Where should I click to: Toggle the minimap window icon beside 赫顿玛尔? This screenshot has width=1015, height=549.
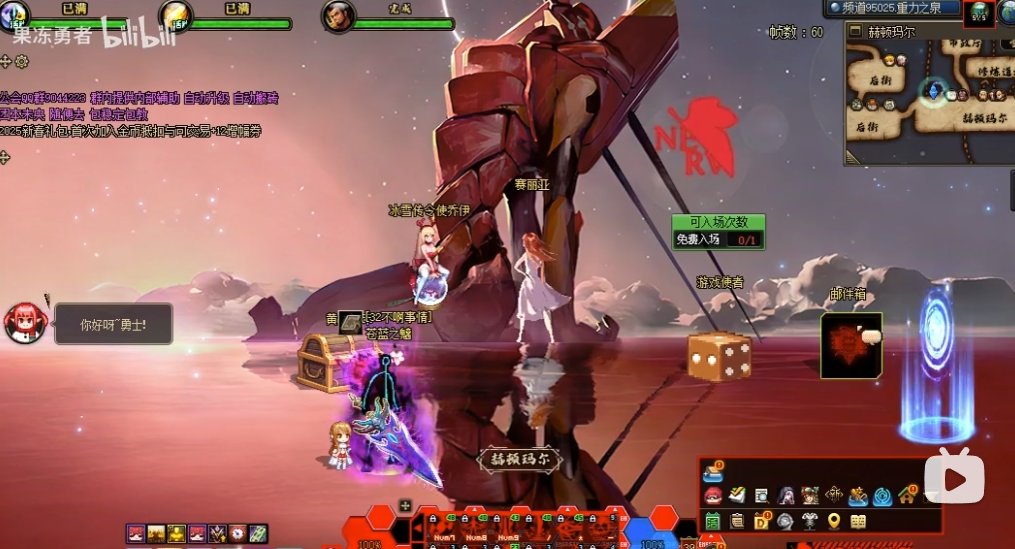coord(855,31)
